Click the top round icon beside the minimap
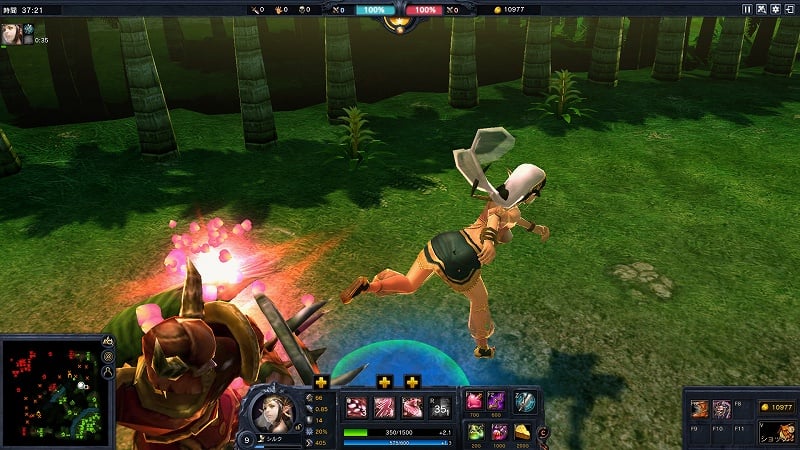 [108, 343]
